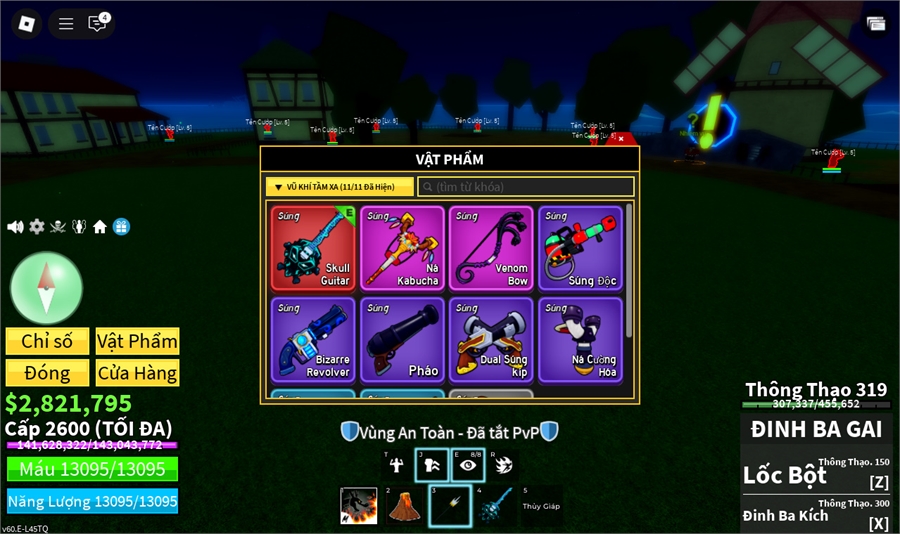900x534 pixels.
Task: Select the Skull Guitar gun
Action: point(313,248)
